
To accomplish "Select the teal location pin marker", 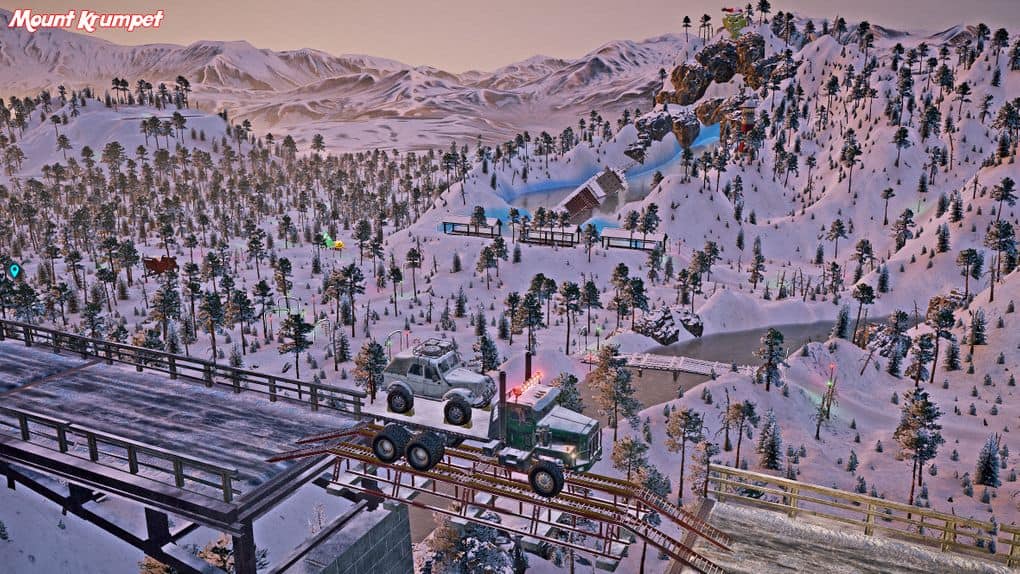I will coord(14,270).
